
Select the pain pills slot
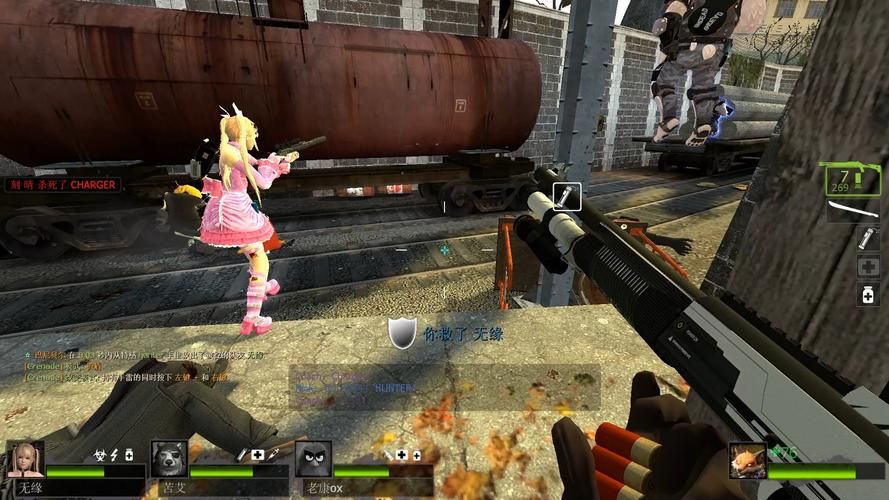[x=867, y=294]
